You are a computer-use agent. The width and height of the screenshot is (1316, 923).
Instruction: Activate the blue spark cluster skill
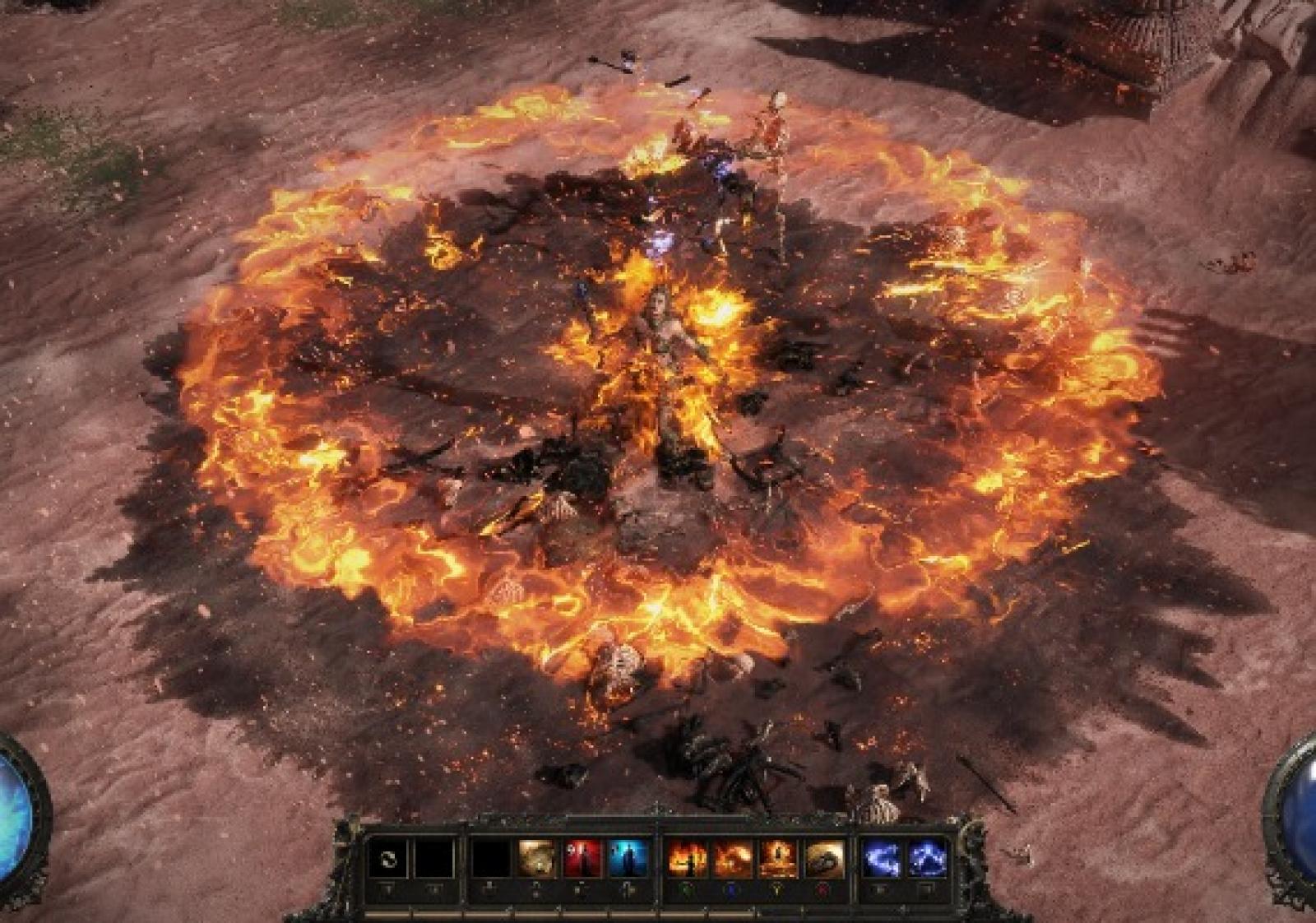pyautogui.click(x=927, y=860)
